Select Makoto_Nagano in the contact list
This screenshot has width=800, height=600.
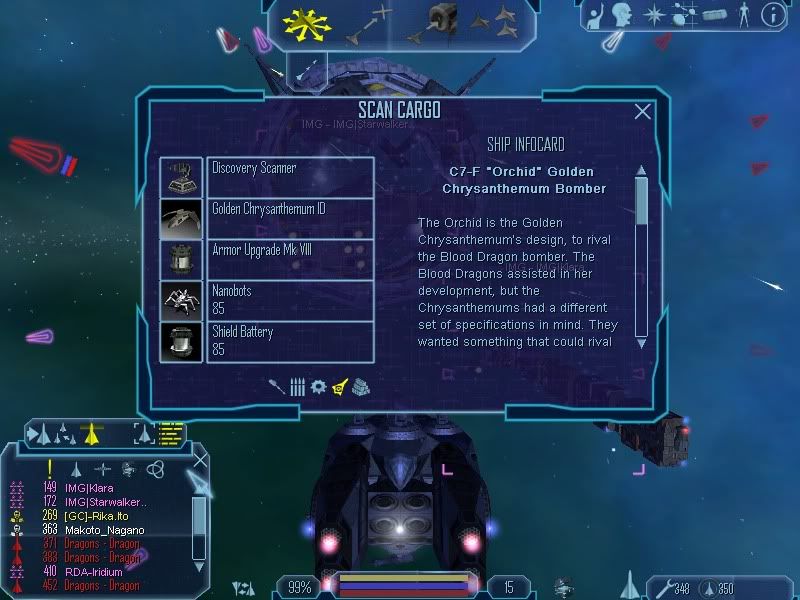[104, 530]
